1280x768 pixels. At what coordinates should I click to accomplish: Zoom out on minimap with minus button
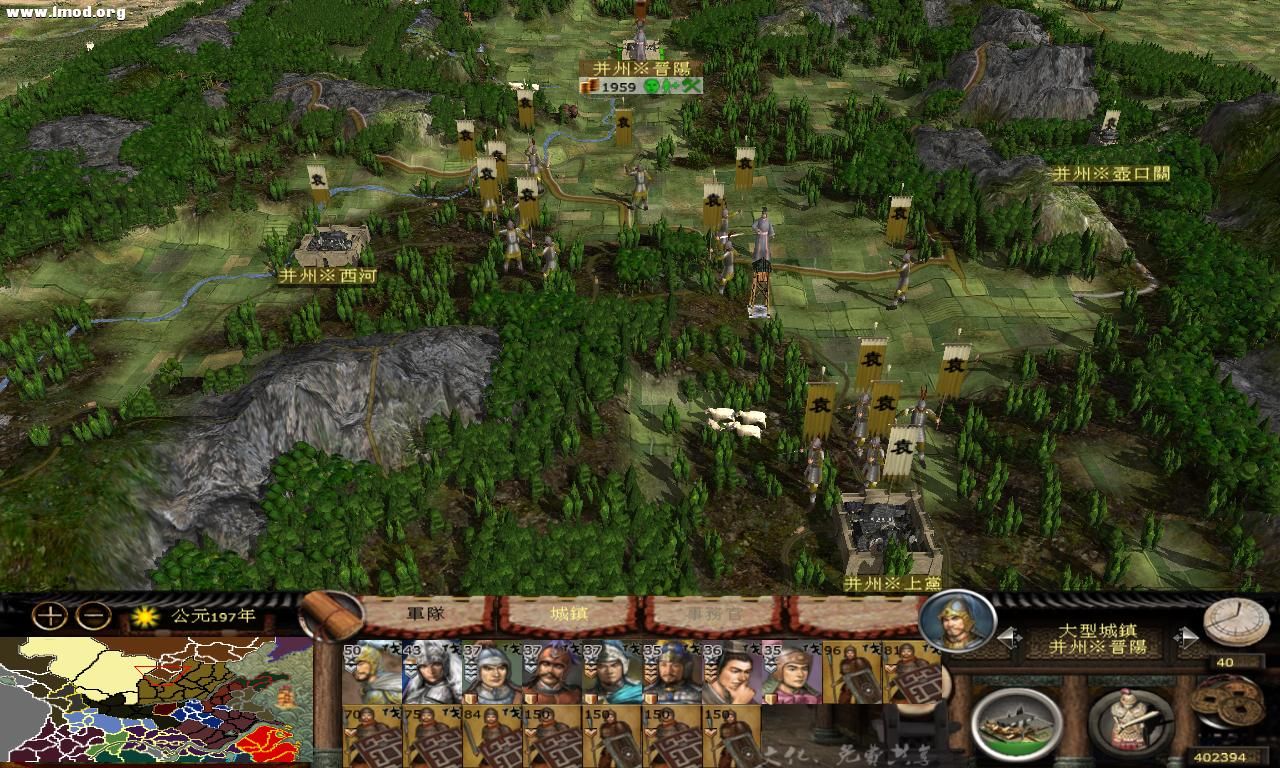pyautogui.click(x=91, y=616)
